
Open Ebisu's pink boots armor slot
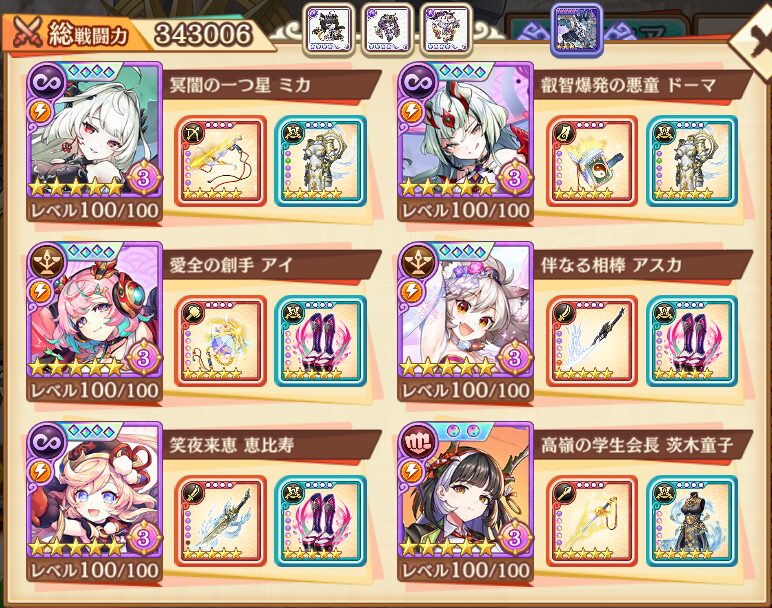(x=320, y=521)
